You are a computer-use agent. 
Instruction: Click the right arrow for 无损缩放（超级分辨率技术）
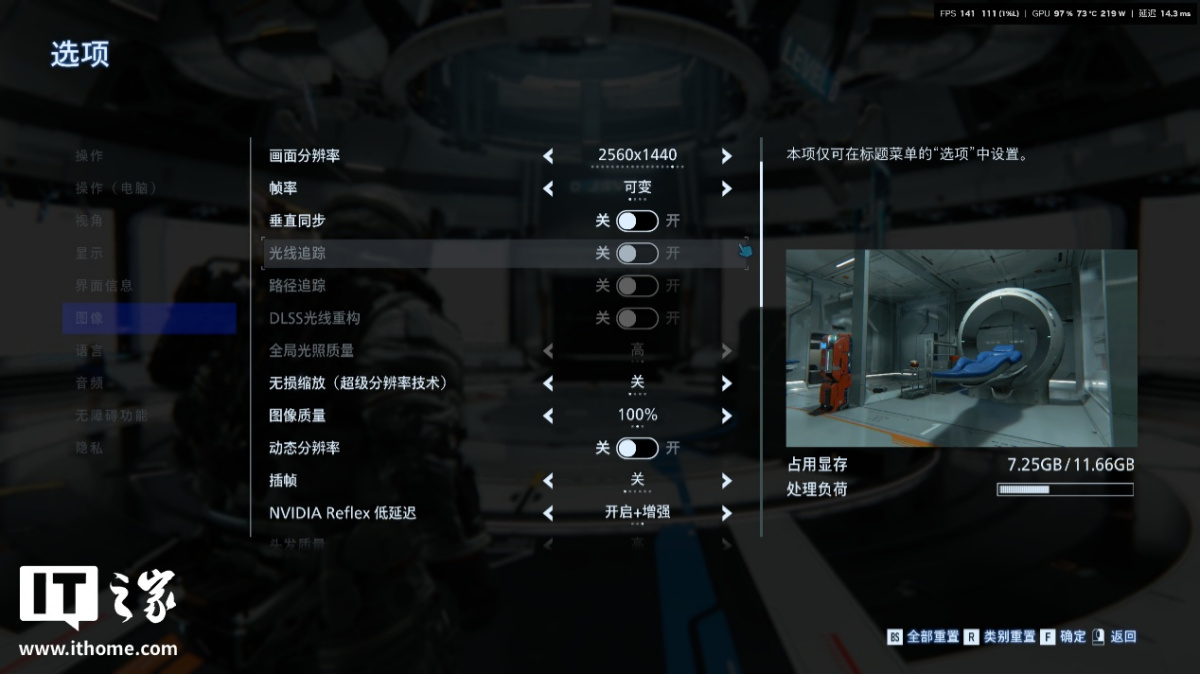pyautogui.click(x=727, y=383)
